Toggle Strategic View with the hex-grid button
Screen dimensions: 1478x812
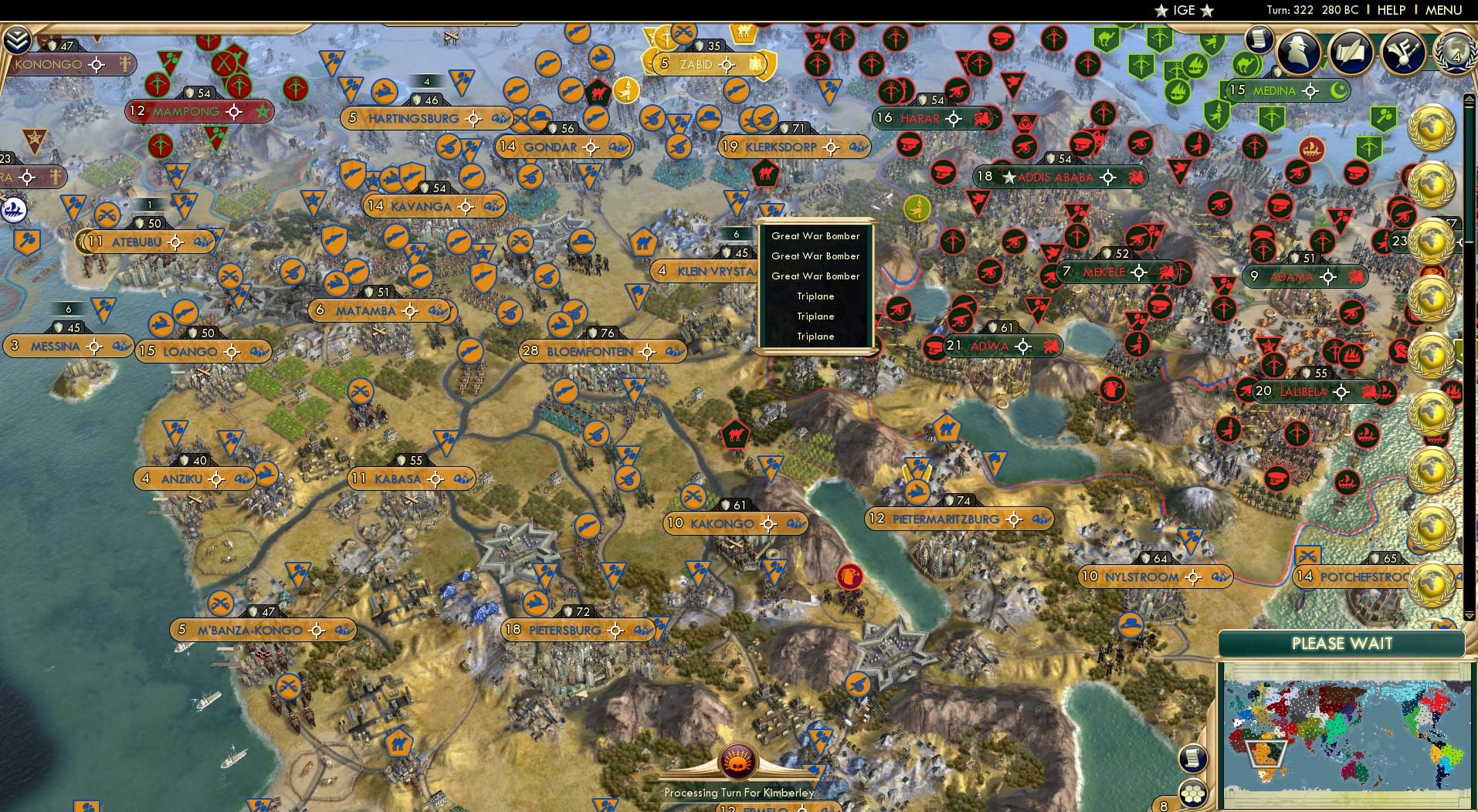click(x=1193, y=793)
